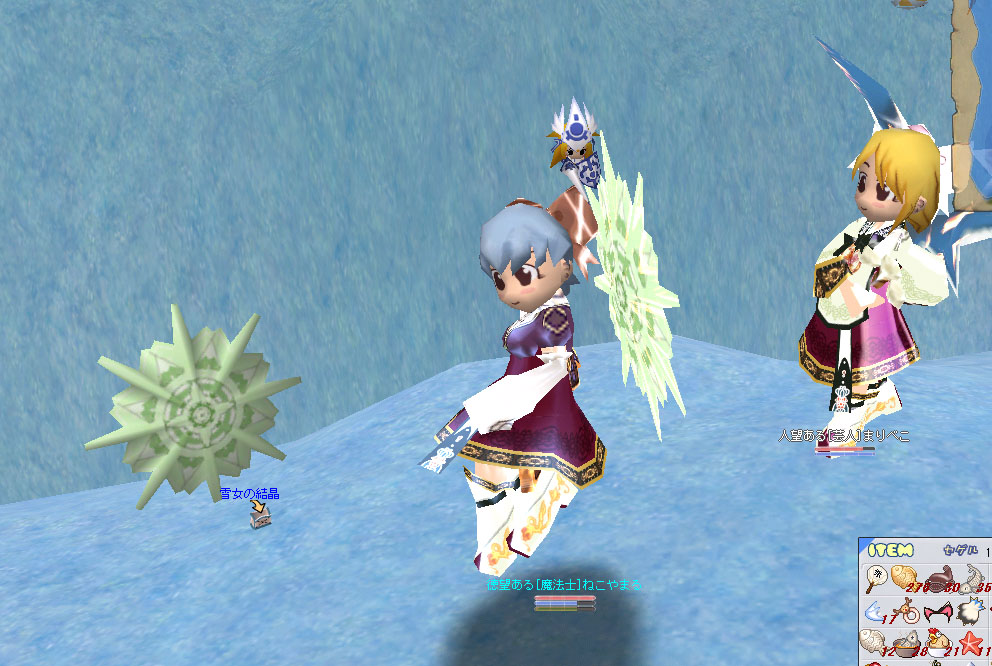Image resolution: width=992 pixels, height=666 pixels.
Task: Select the blue feather wing item
Action: point(877,610)
